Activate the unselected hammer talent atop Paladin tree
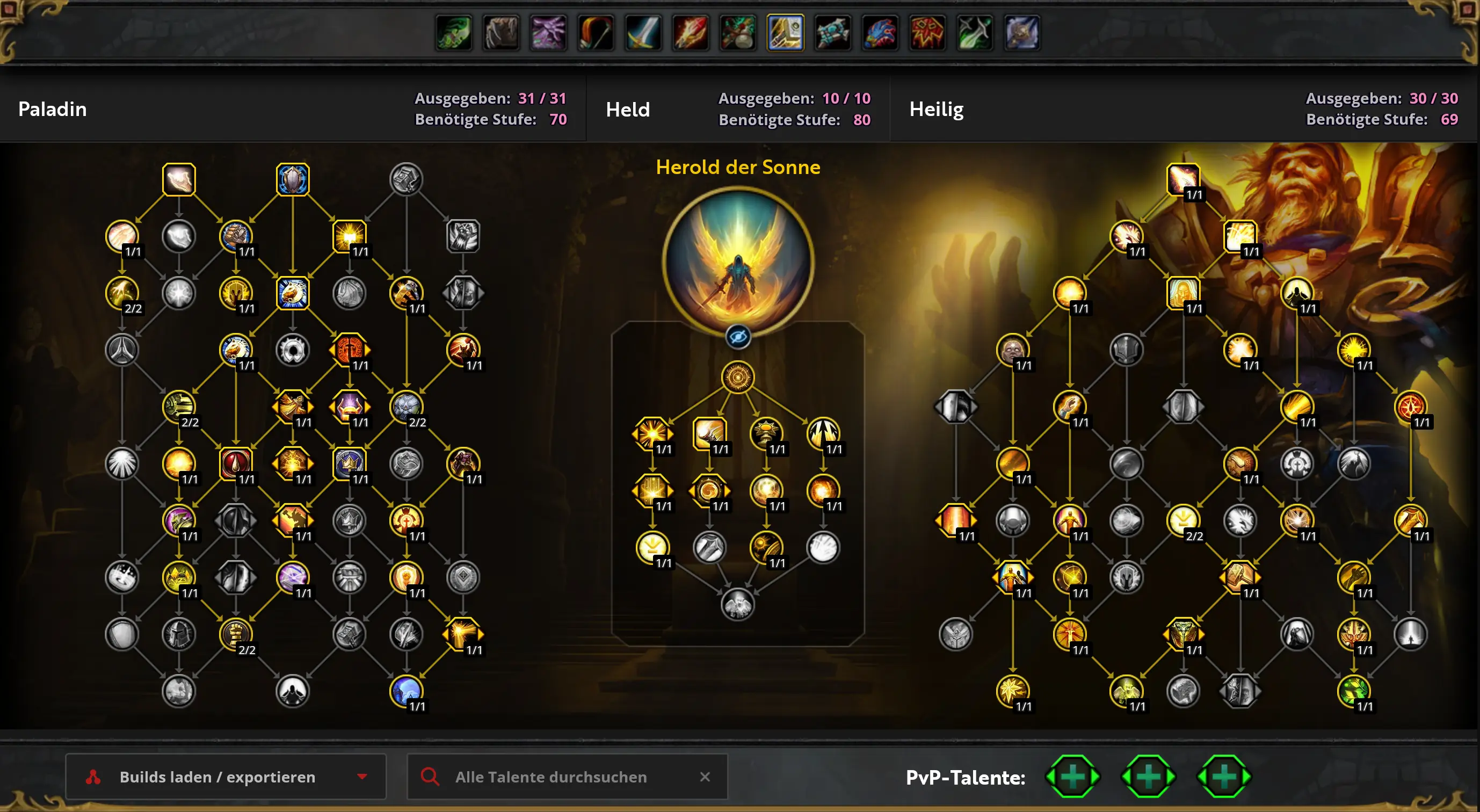 click(406, 179)
